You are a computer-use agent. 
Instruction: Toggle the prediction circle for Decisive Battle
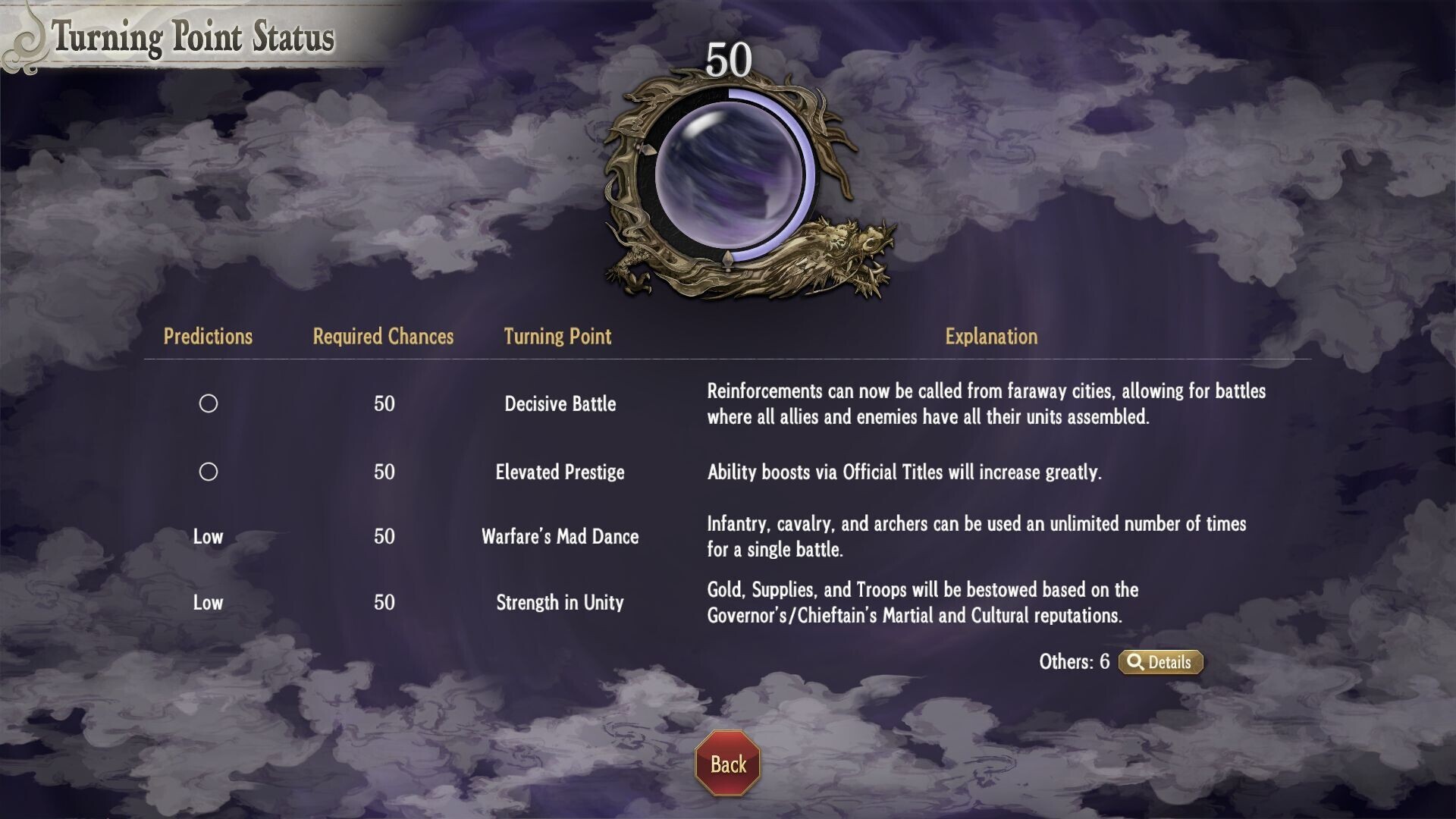coord(209,404)
